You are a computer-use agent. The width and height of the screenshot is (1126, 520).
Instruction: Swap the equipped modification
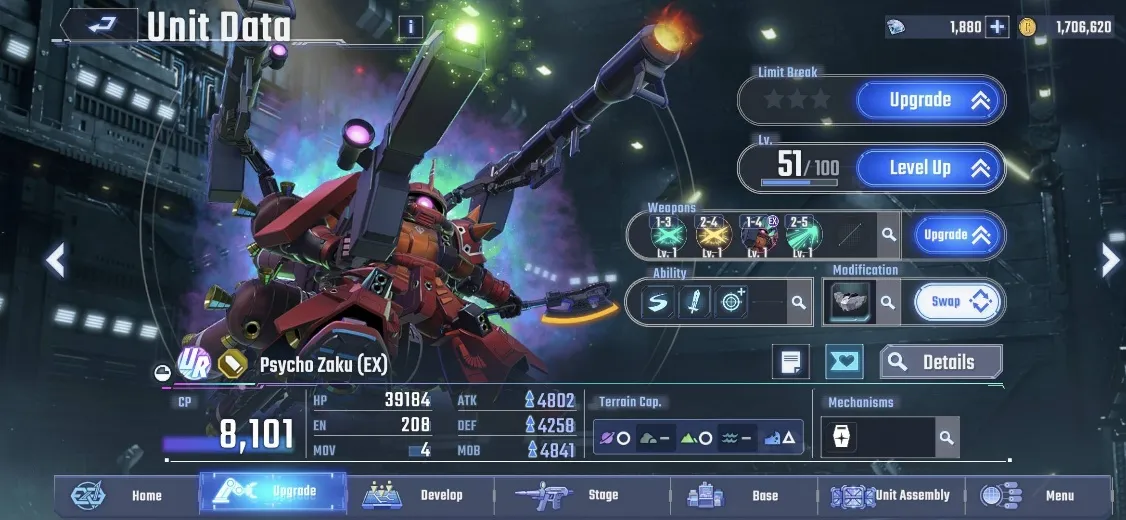click(x=957, y=301)
